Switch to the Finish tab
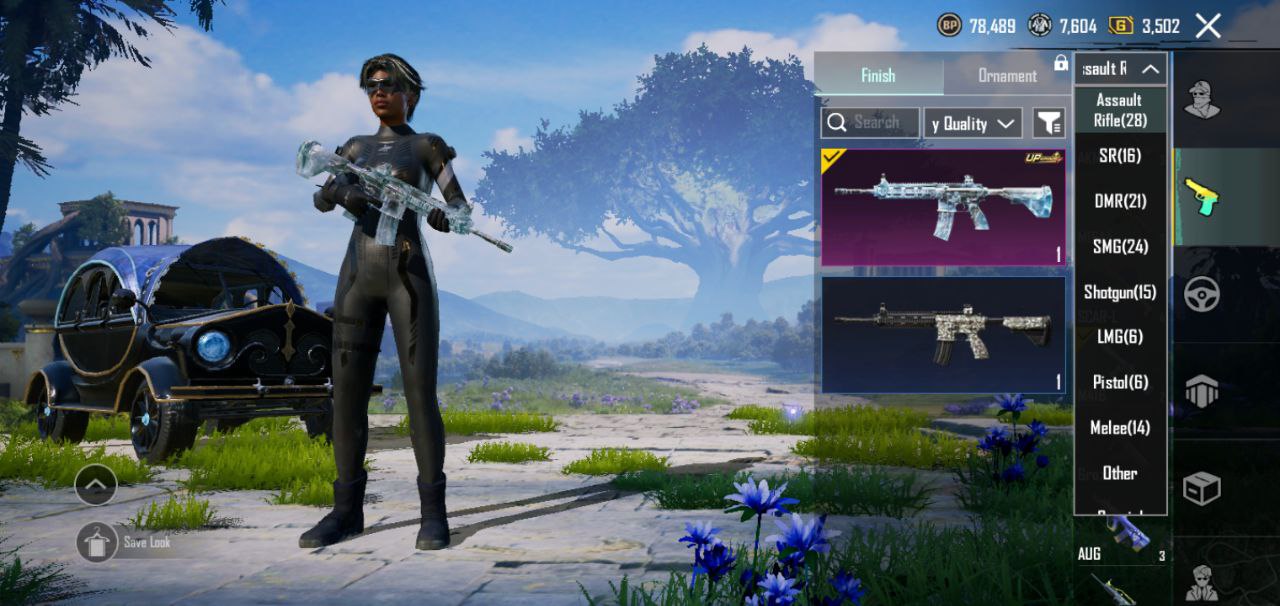This screenshot has width=1280, height=606. pos(878,76)
